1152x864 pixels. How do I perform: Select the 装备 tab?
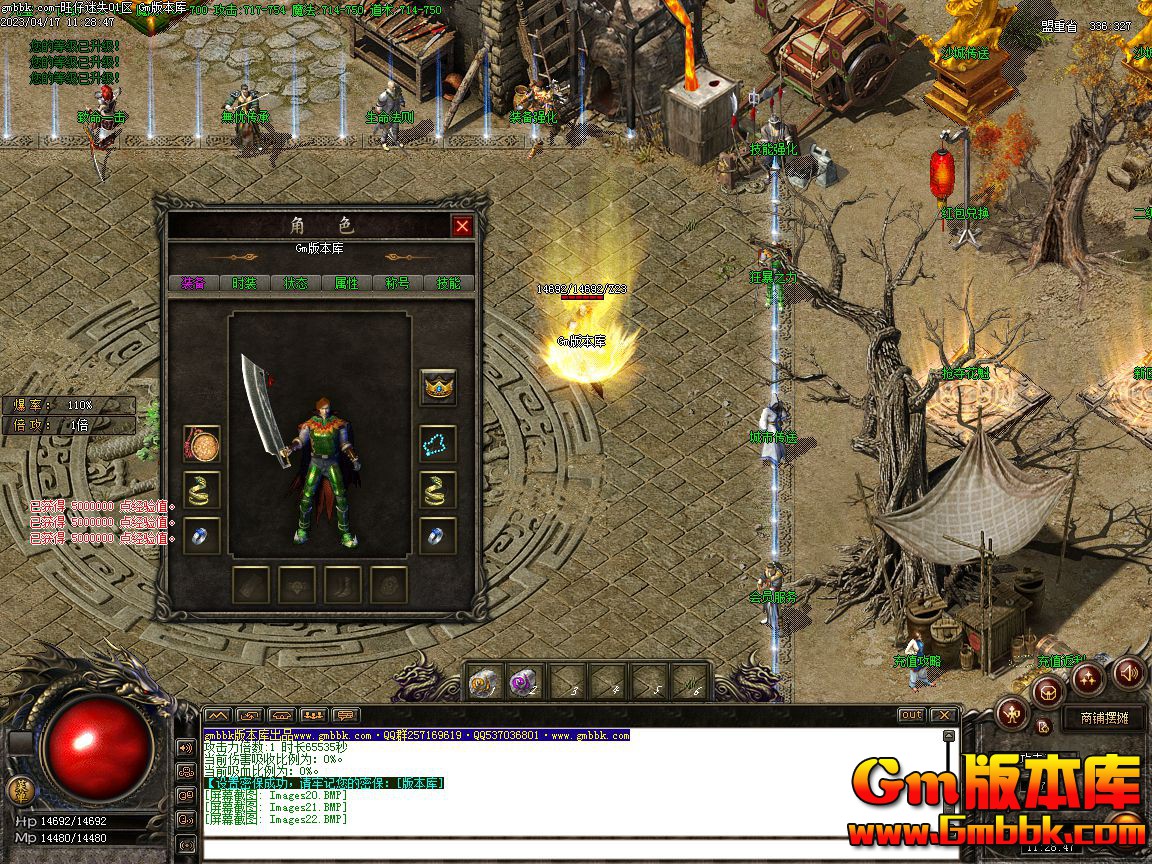[193, 283]
